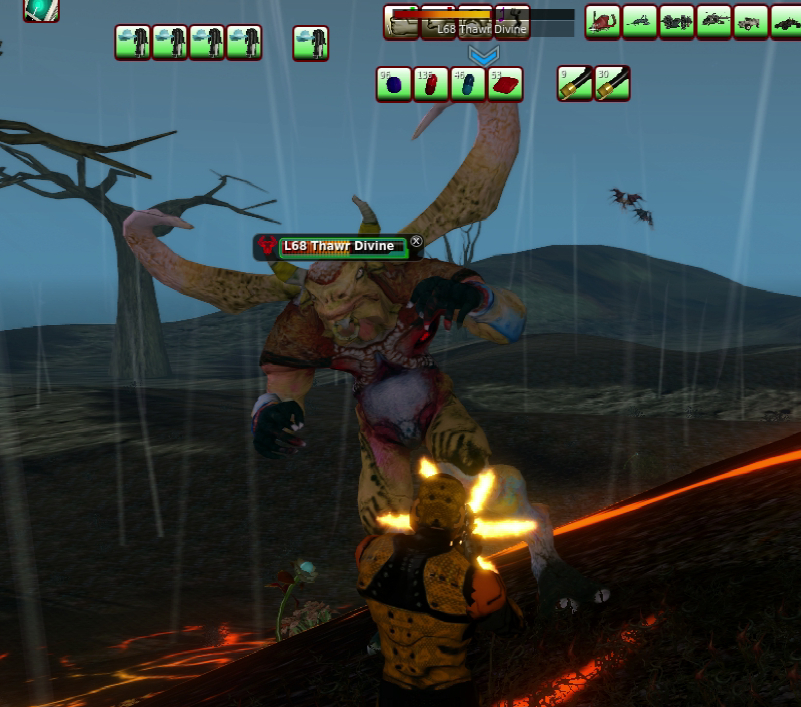Image resolution: width=801 pixels, height=707 pixels.
Task: Select the tool icon with count 30
Action: 612,85
